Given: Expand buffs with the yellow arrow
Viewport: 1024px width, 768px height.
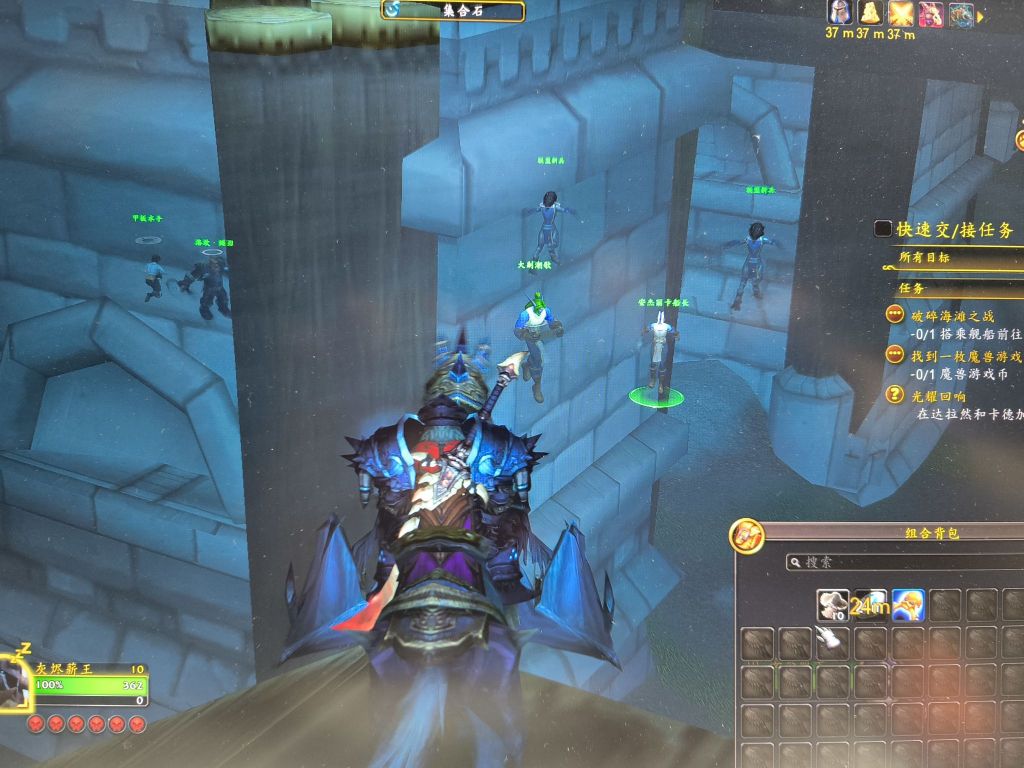Looking at the screenshot, I should (x=981, y=16).
